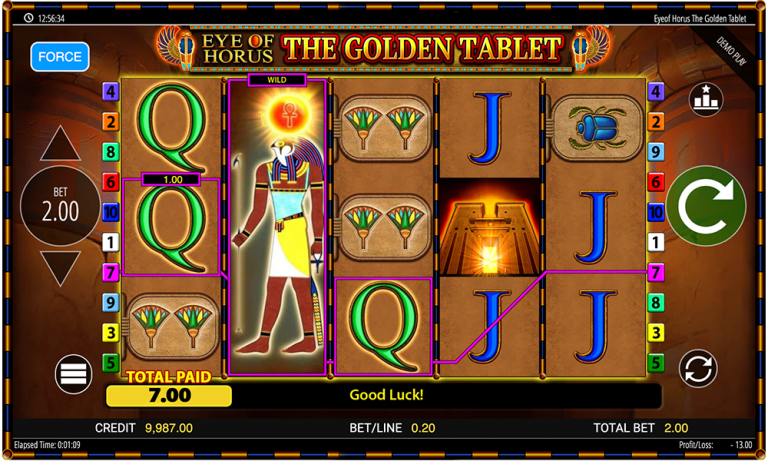The height and width of the screenshot is (461, 768).
Task: Lower the bet with the down arrow
Action: tap(60, 268)
